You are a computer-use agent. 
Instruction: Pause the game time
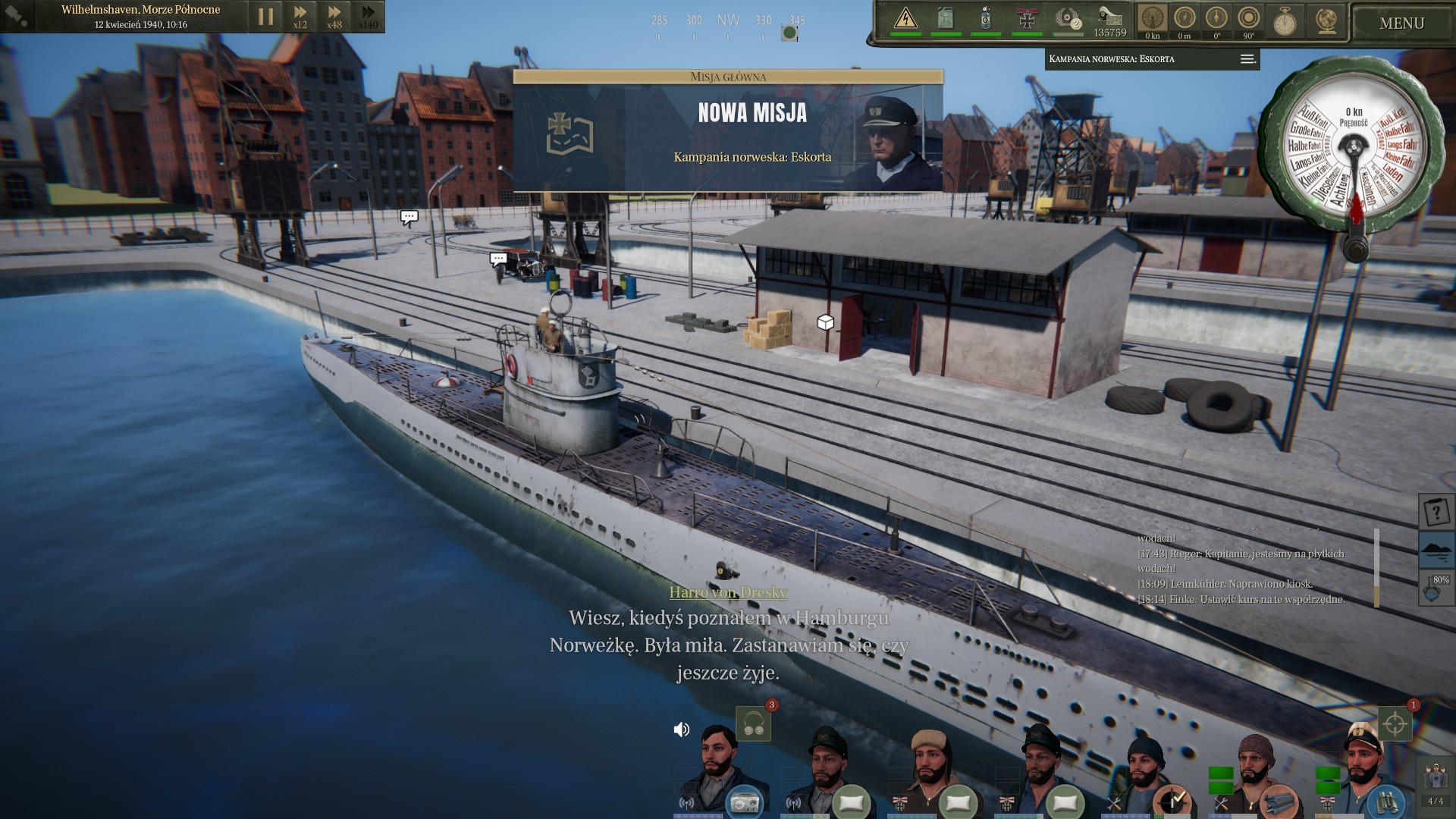pos(265,17)
